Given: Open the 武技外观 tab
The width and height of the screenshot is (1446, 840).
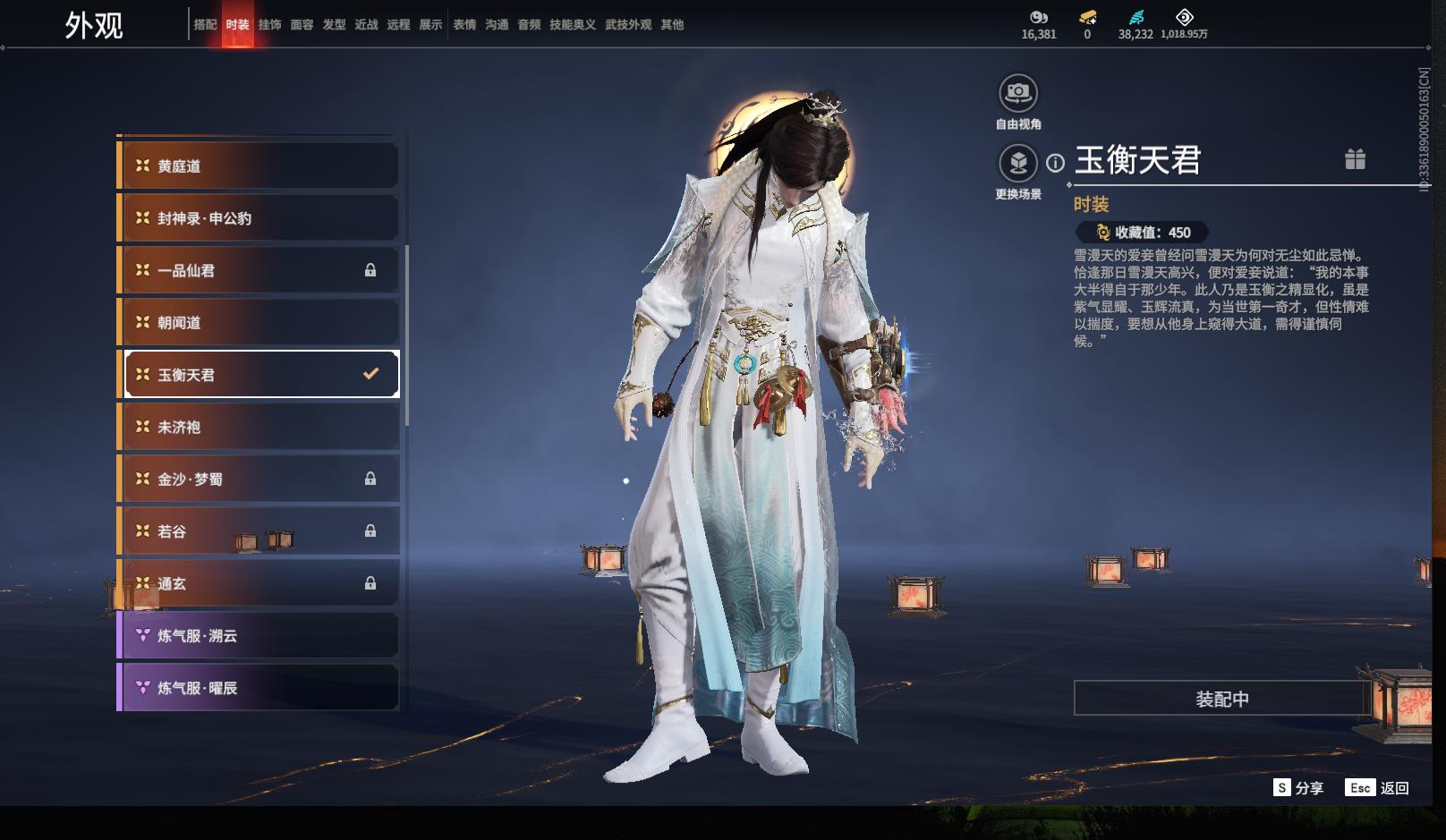Looking at the screenshot, I should [x=627, y=25].
